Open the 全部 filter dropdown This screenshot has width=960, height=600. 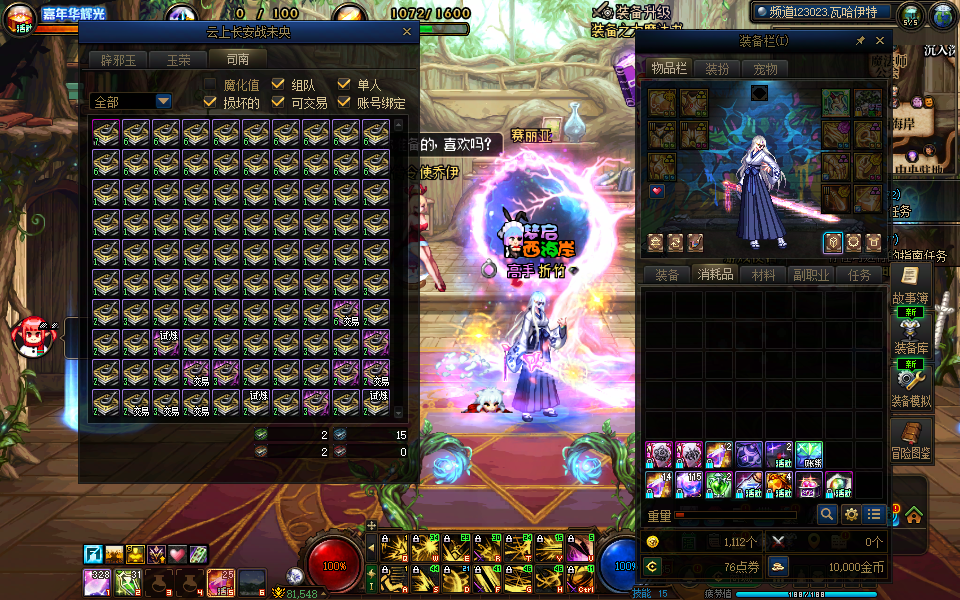click(163, 102)
